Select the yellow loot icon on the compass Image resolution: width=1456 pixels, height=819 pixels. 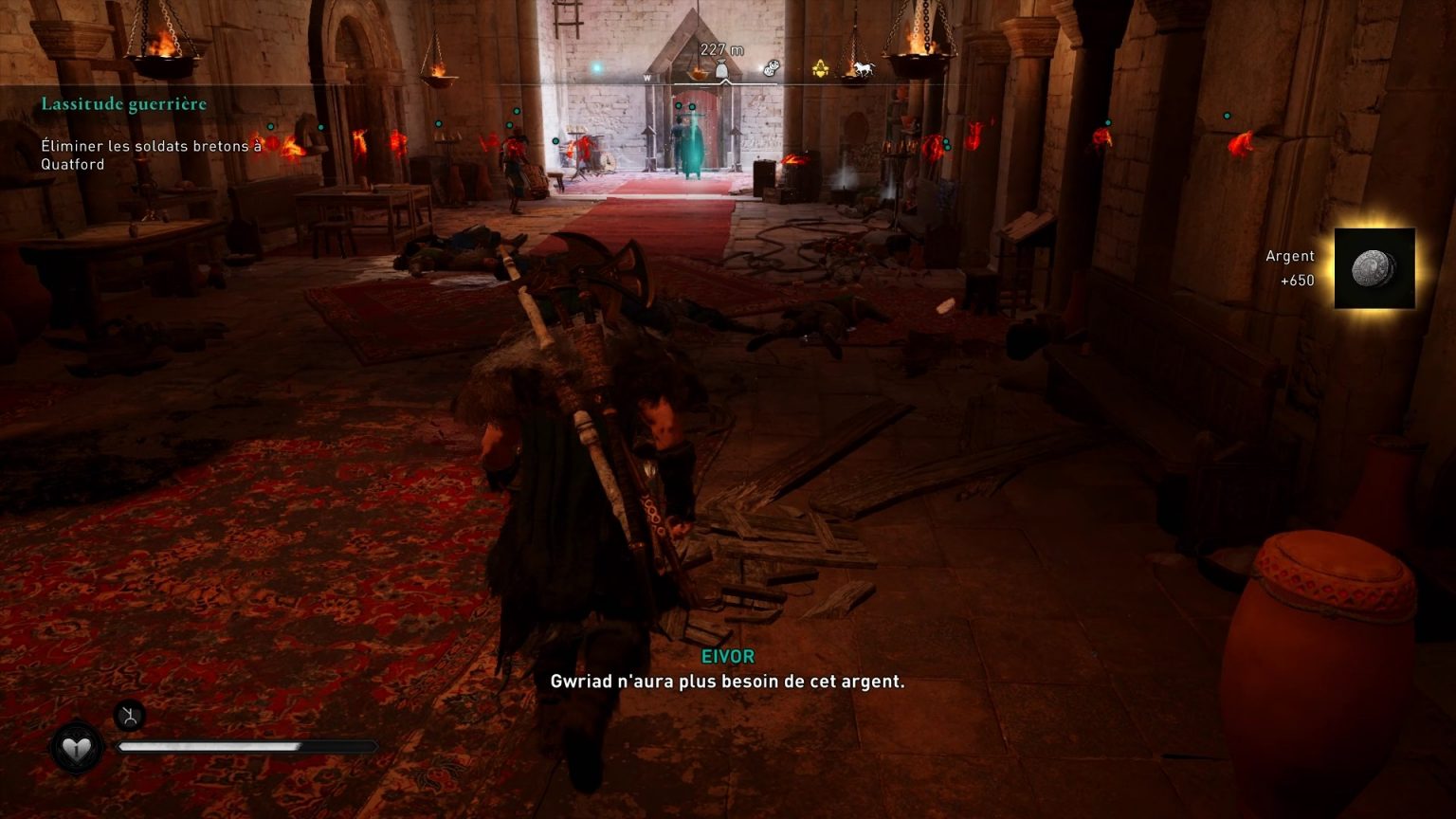click(x=820, y=68)
